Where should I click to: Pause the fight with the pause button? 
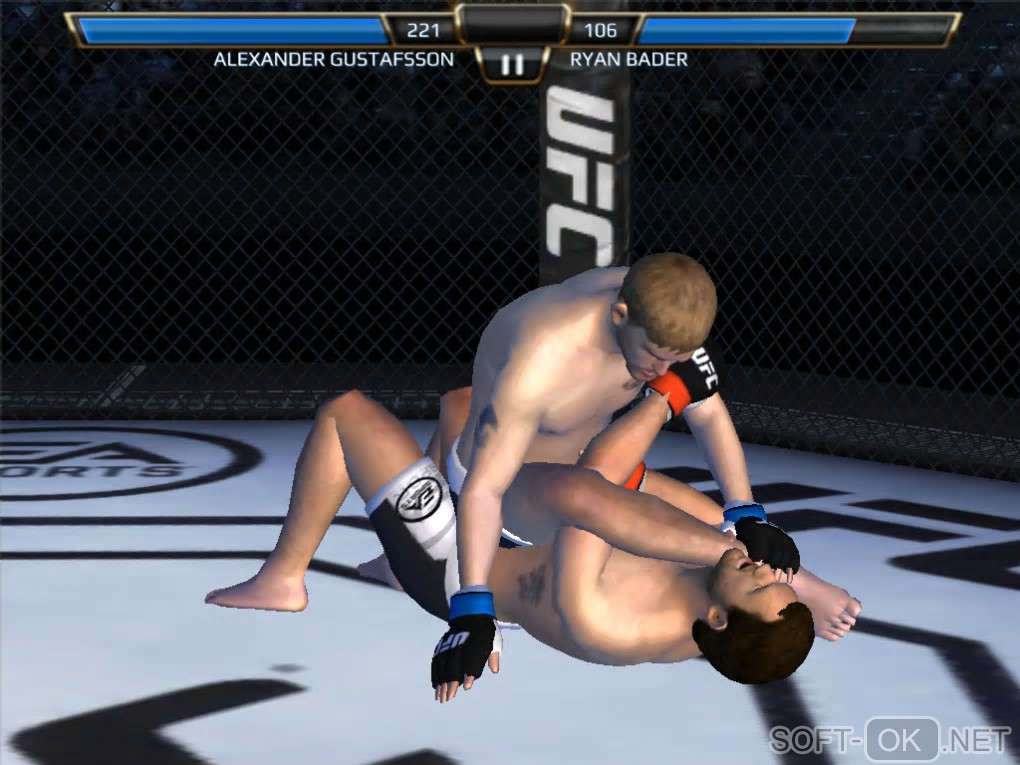(x=512, y=65)
